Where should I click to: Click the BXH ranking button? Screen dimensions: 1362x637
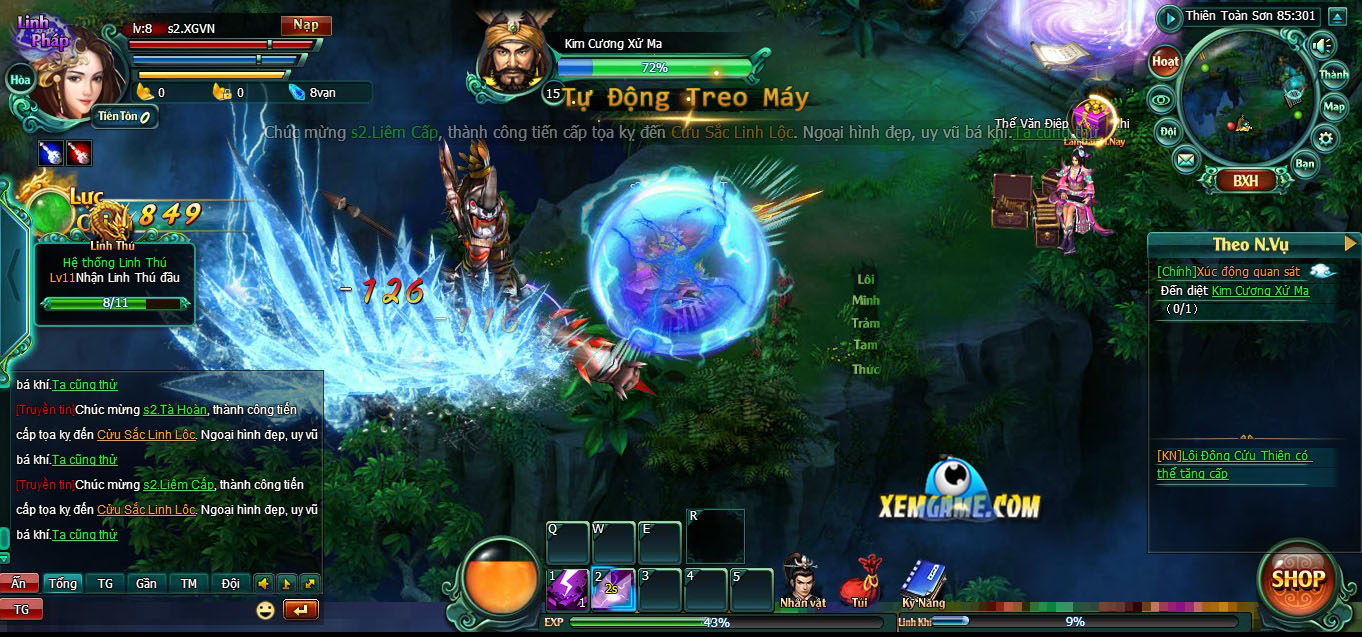[1245, 181]
